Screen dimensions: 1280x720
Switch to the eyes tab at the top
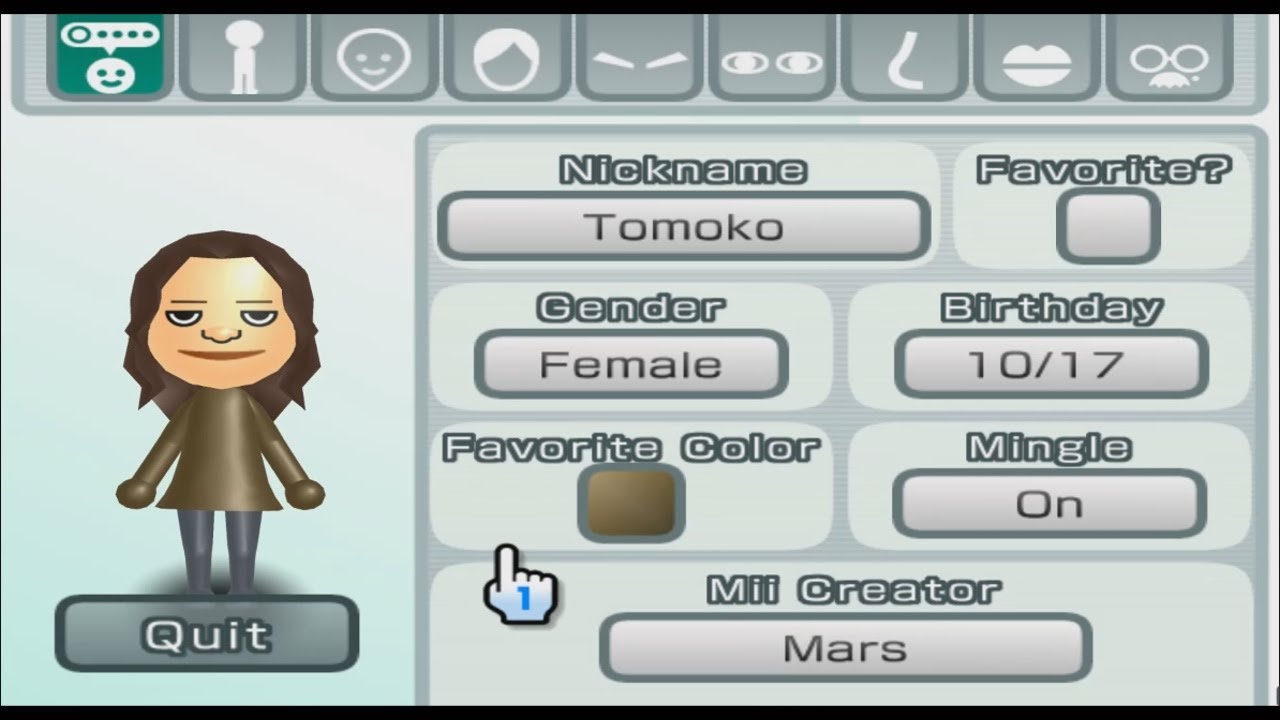772,55
